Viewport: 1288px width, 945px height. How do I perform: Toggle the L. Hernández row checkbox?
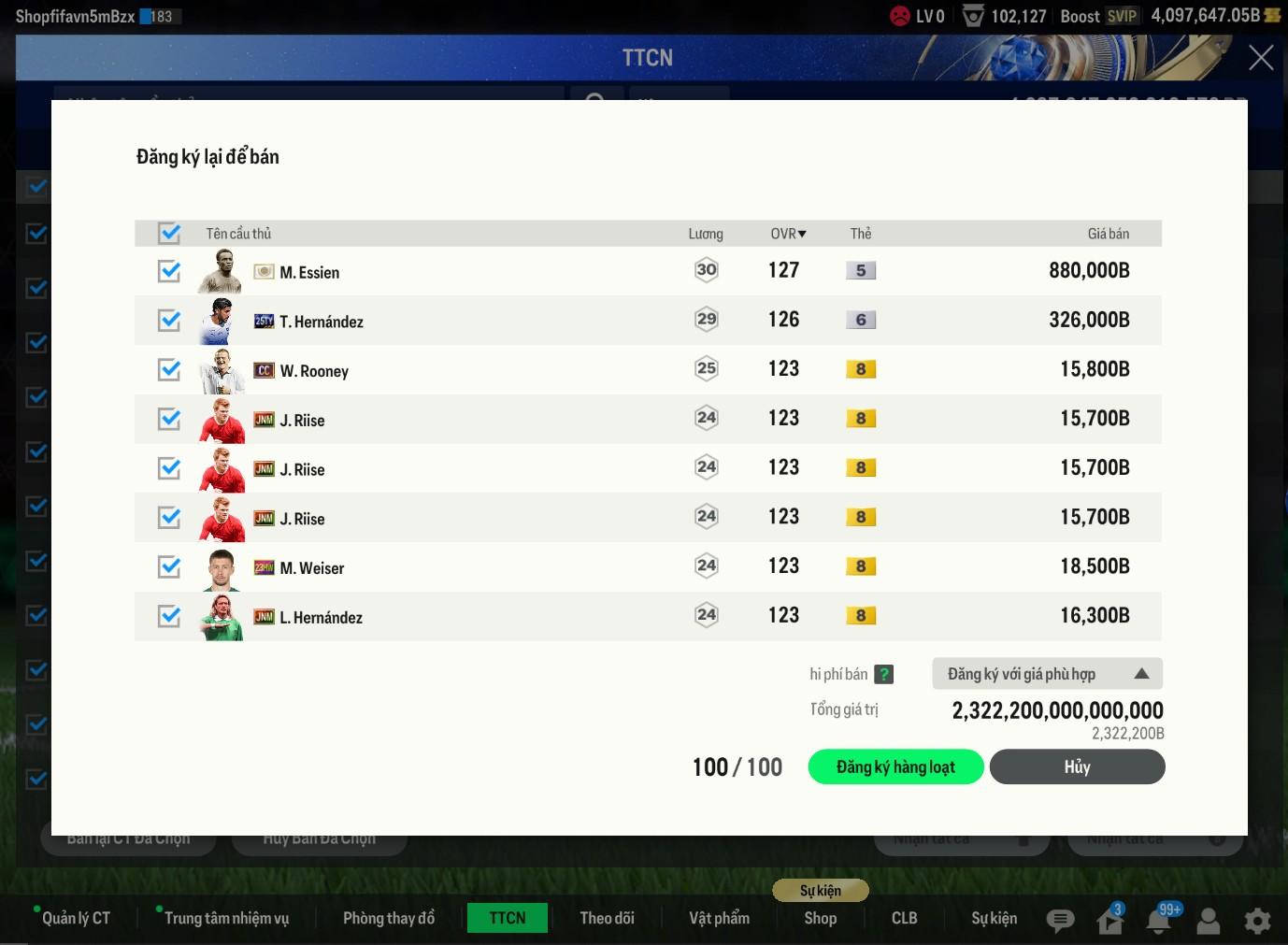click(x=169, y=616)
